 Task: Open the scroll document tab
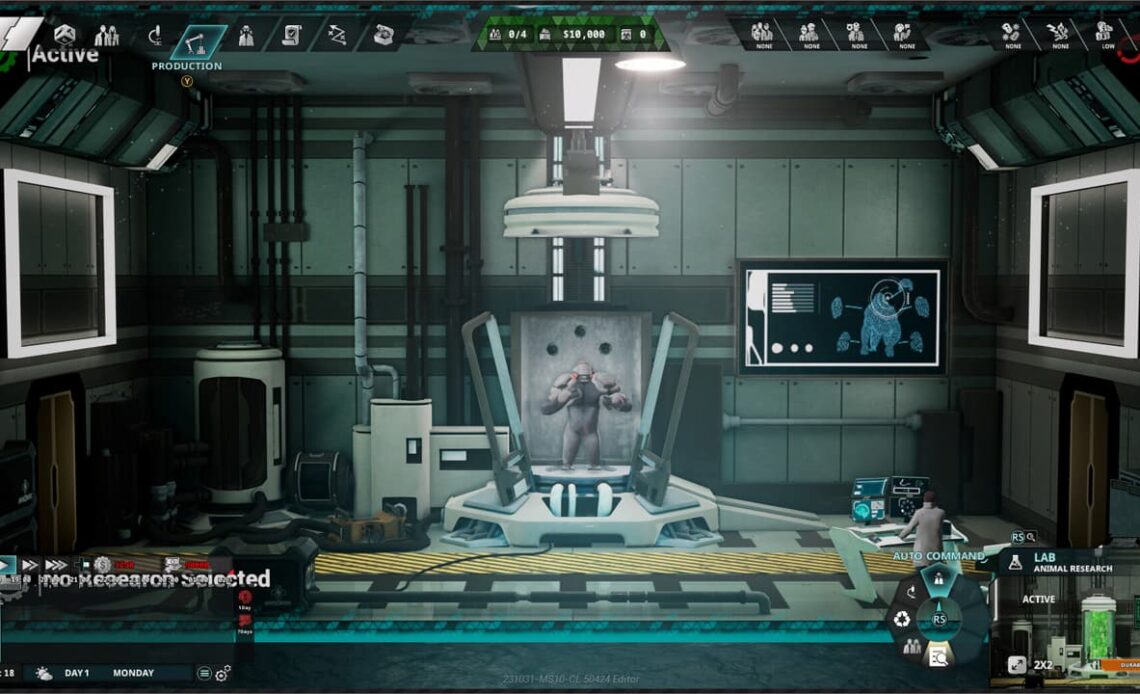point(292,36)
